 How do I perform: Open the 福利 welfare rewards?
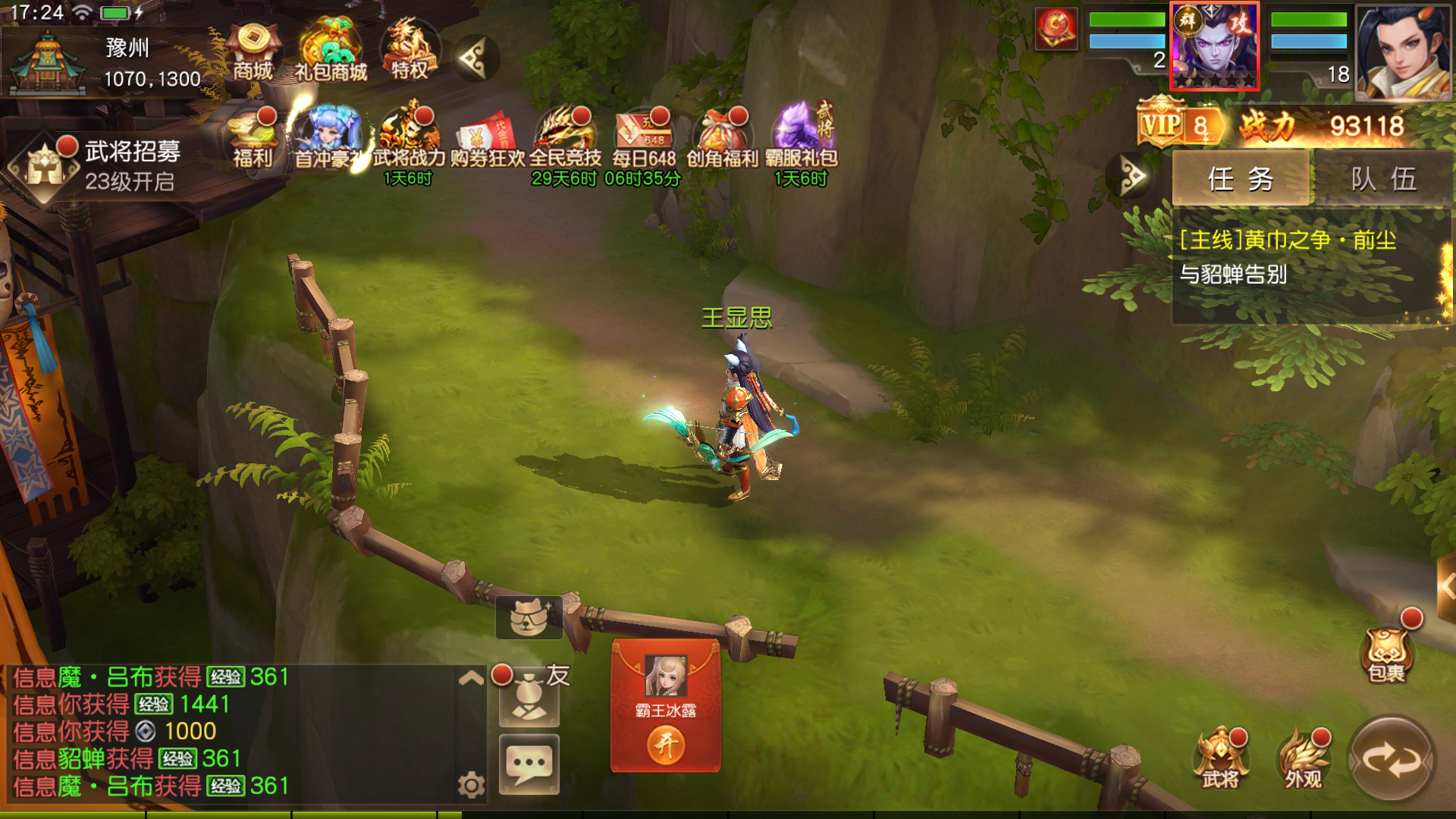pos(253,138)
